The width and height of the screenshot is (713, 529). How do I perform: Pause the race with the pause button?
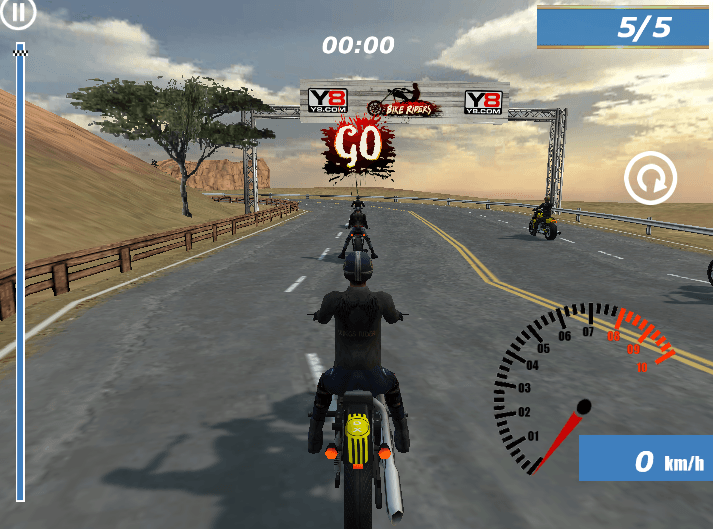[x=20, y=14]
